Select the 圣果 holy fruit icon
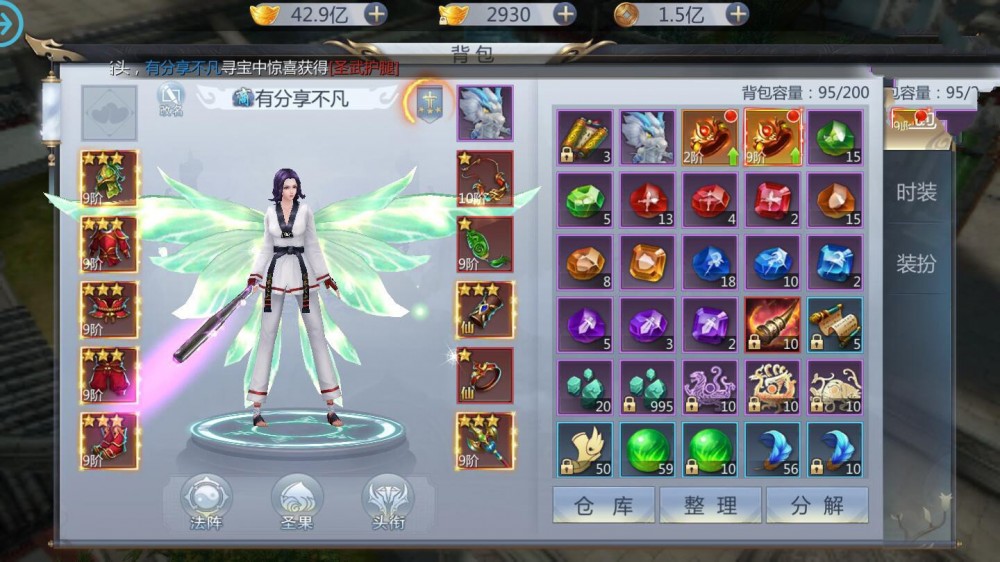The image size is (1000, 562). click(297, 501)
